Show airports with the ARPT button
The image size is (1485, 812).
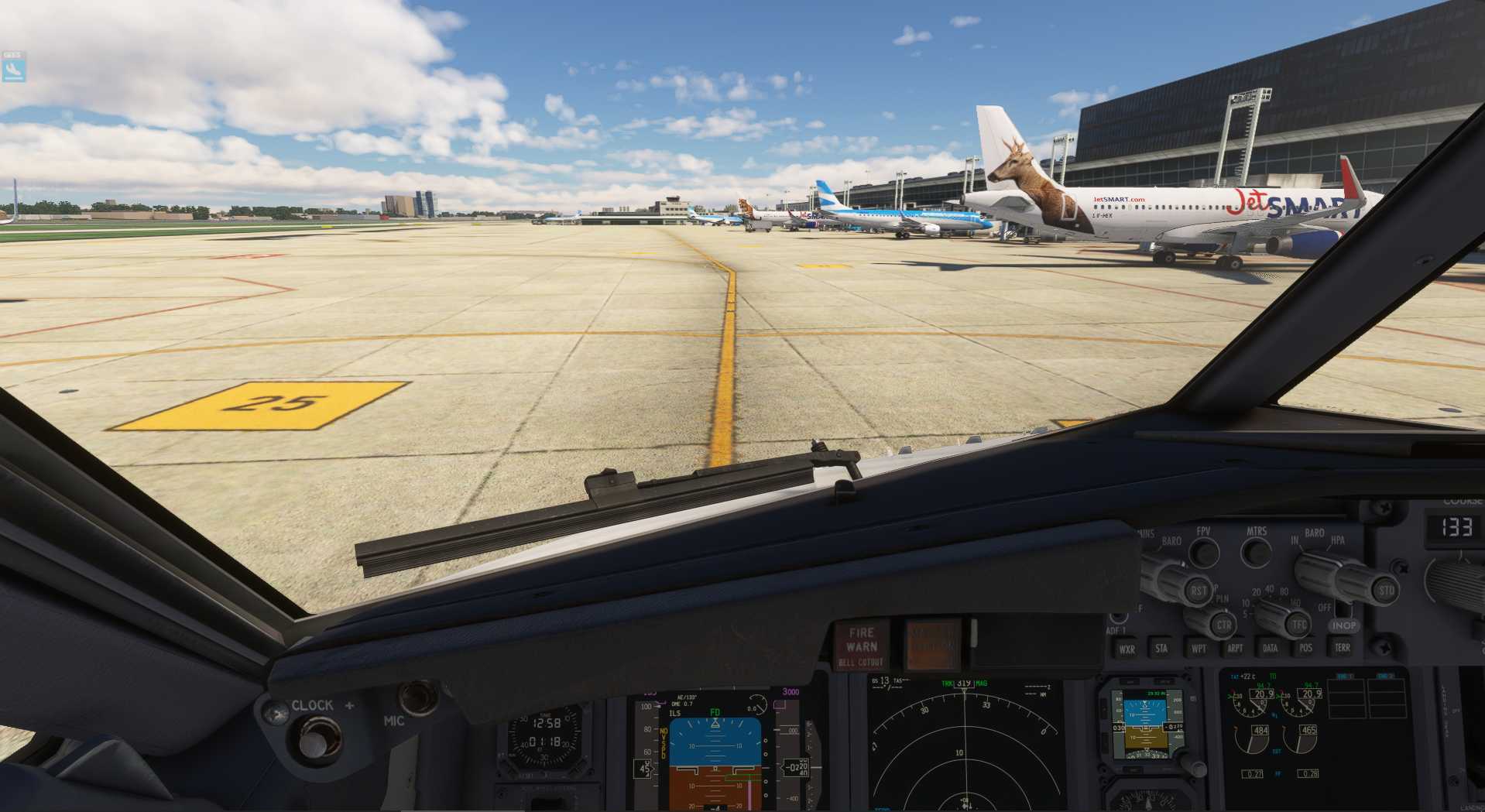pyautogui.click(x=1235, y=648)
